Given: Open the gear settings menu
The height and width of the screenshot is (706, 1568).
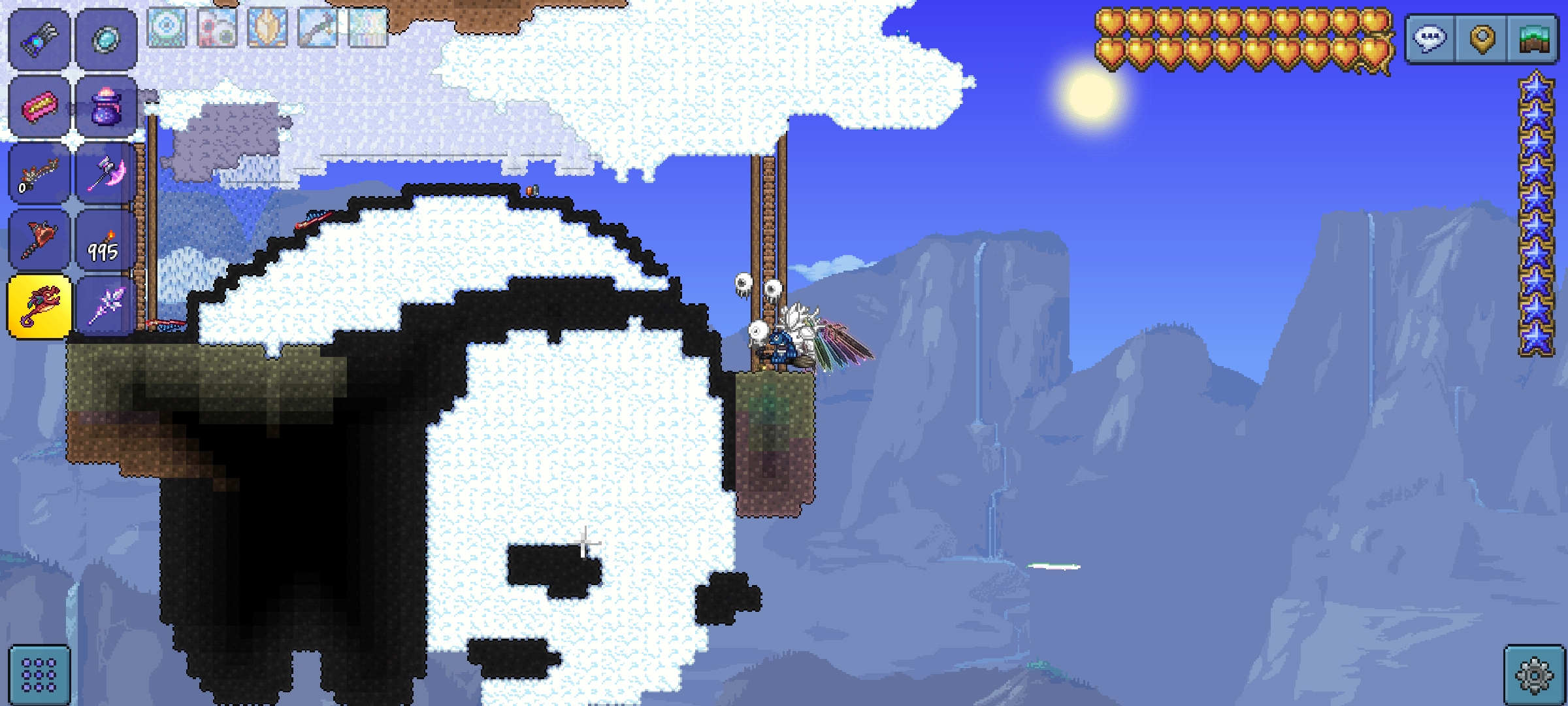Looking at the screenshot, I should pos(1533,675).
